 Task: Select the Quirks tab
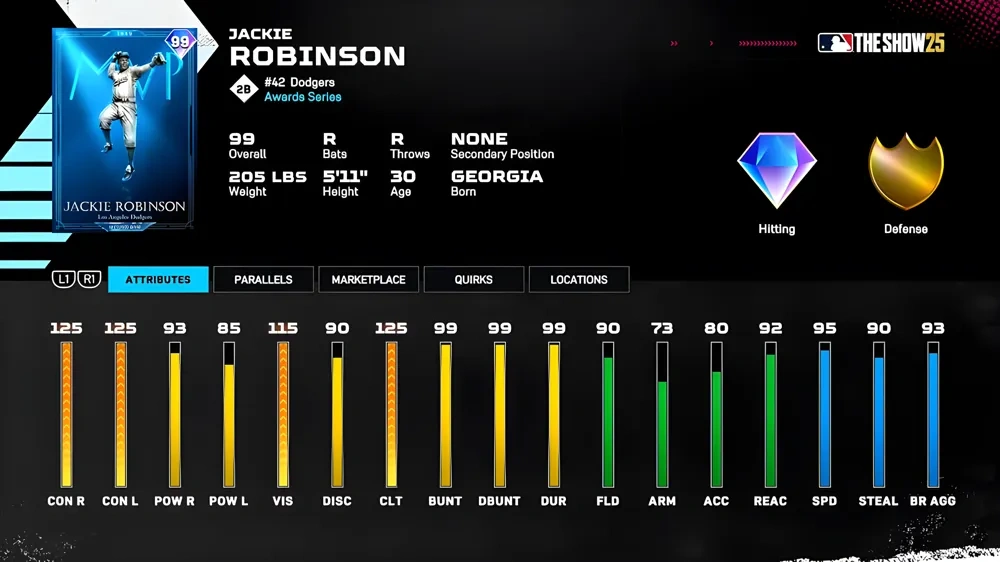[x=473, y=279]
